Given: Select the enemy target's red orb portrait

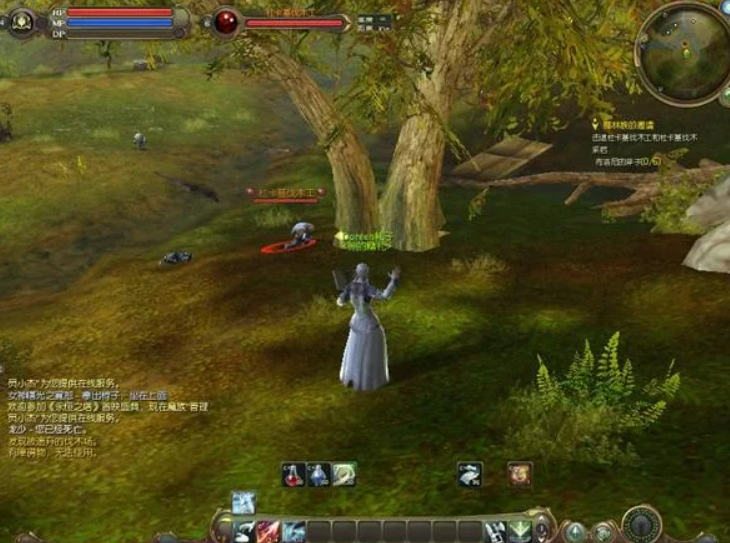Looking at the screenshot, I should pos(227,22).
